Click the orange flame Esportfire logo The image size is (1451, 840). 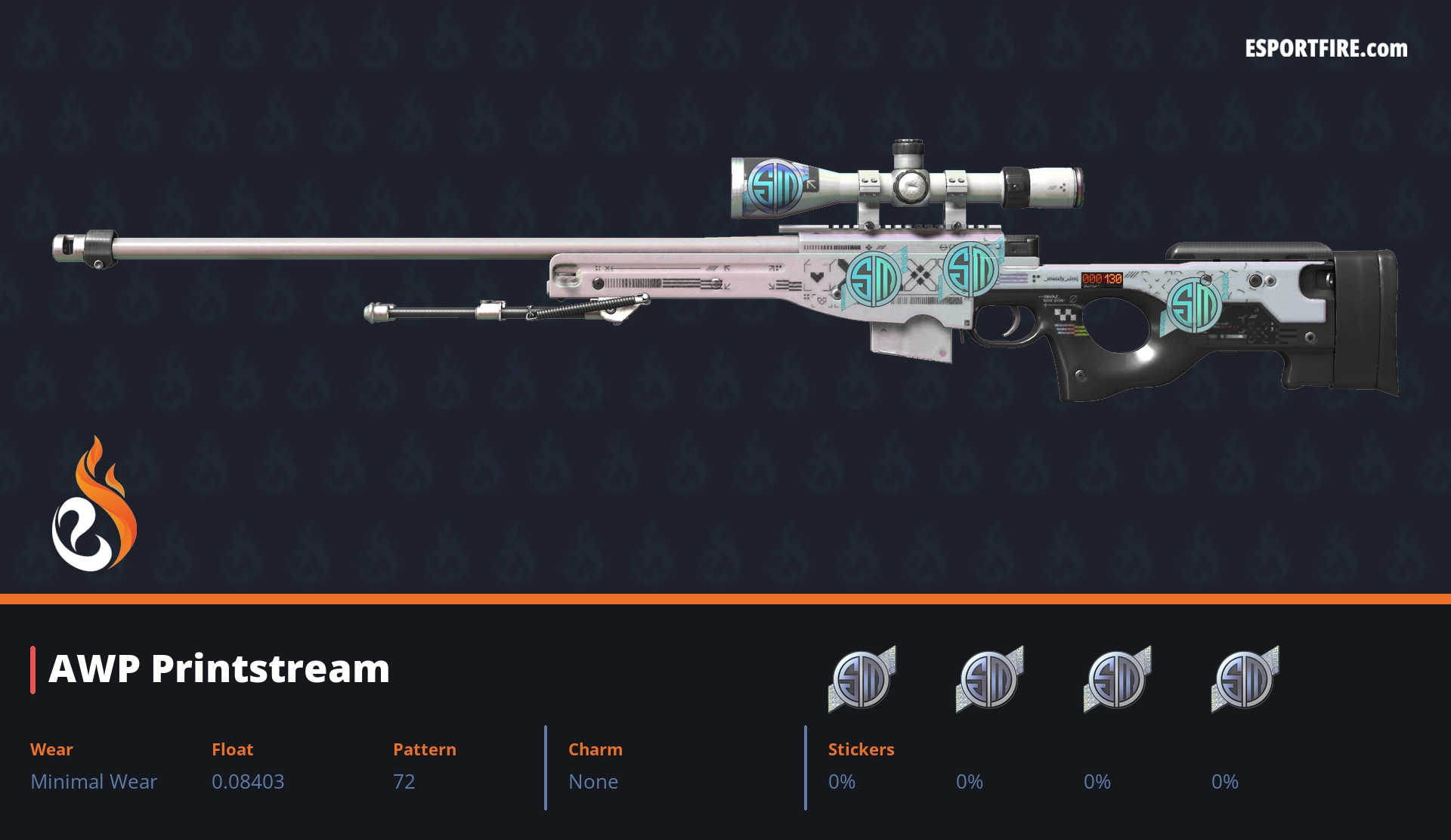tap(94, 505)
